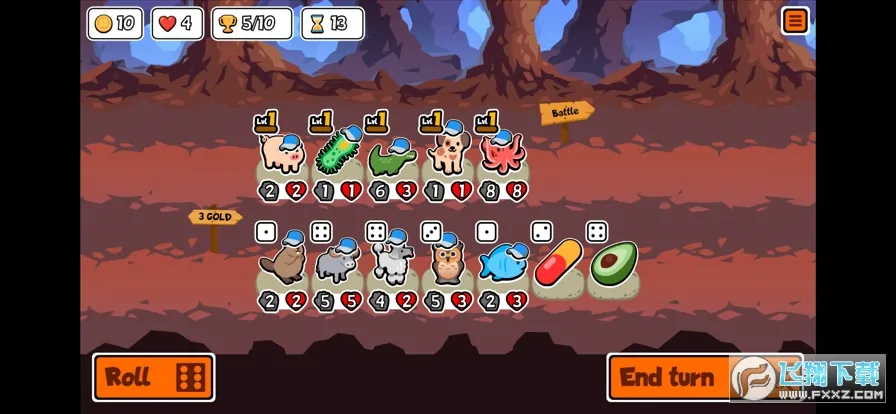
Task: Roll the shop for new pets
Action: coord(153,377)
